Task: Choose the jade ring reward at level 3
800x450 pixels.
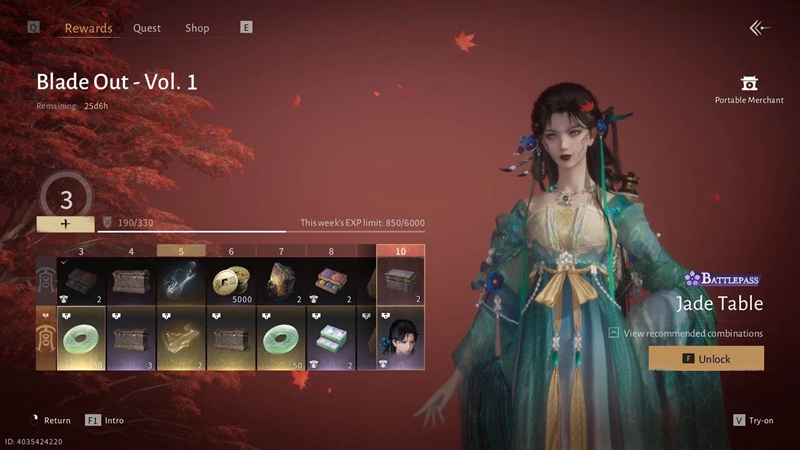Action: tap(82, 338)
